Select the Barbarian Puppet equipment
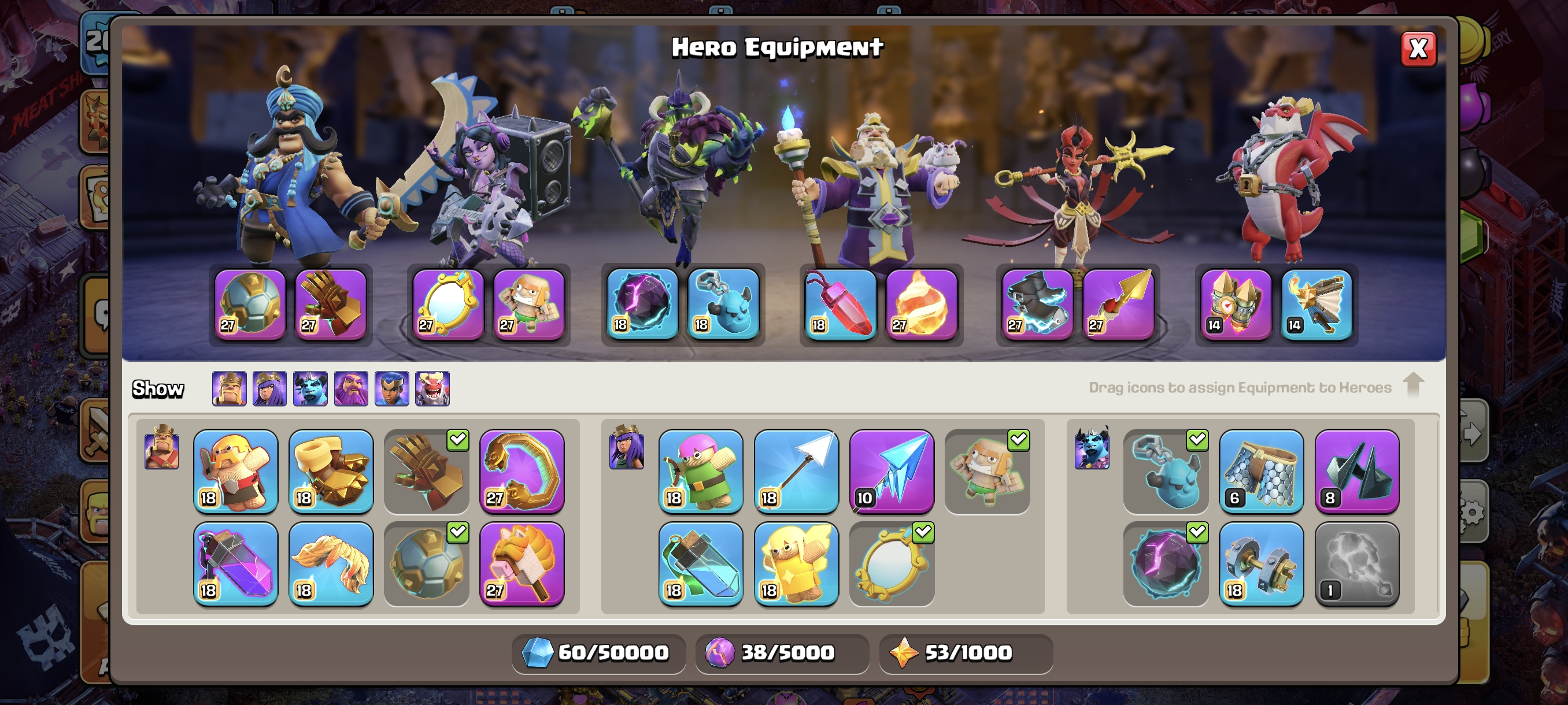This screenshot has height=705, width=1568. pyautogui.click(x=235, y=472)
